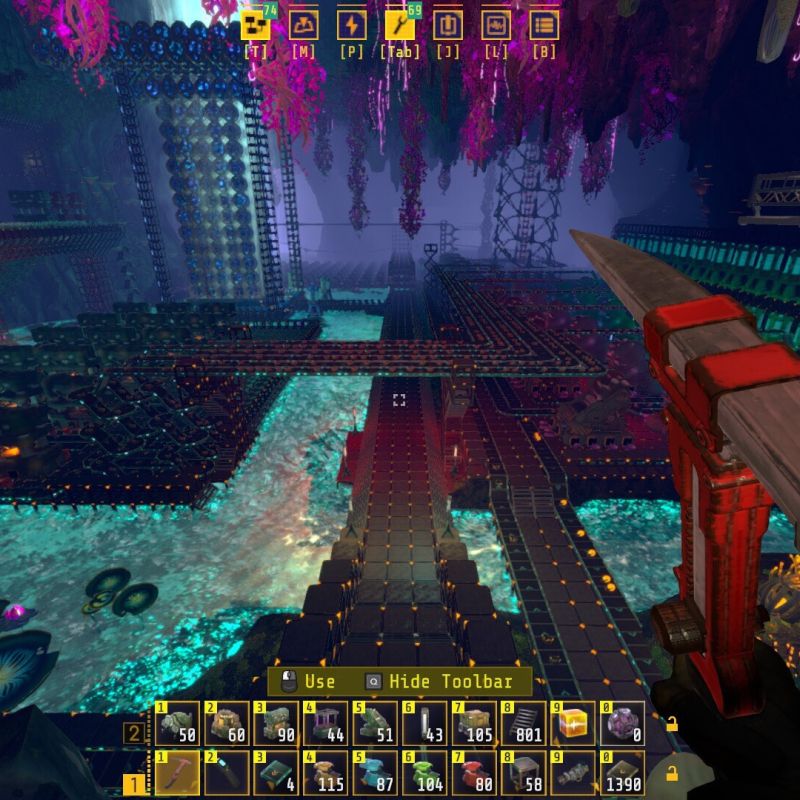The width and height of the screenshot is (800, 800).
Task: Open the tech tree flowchart icon
Action: point(256,25)
